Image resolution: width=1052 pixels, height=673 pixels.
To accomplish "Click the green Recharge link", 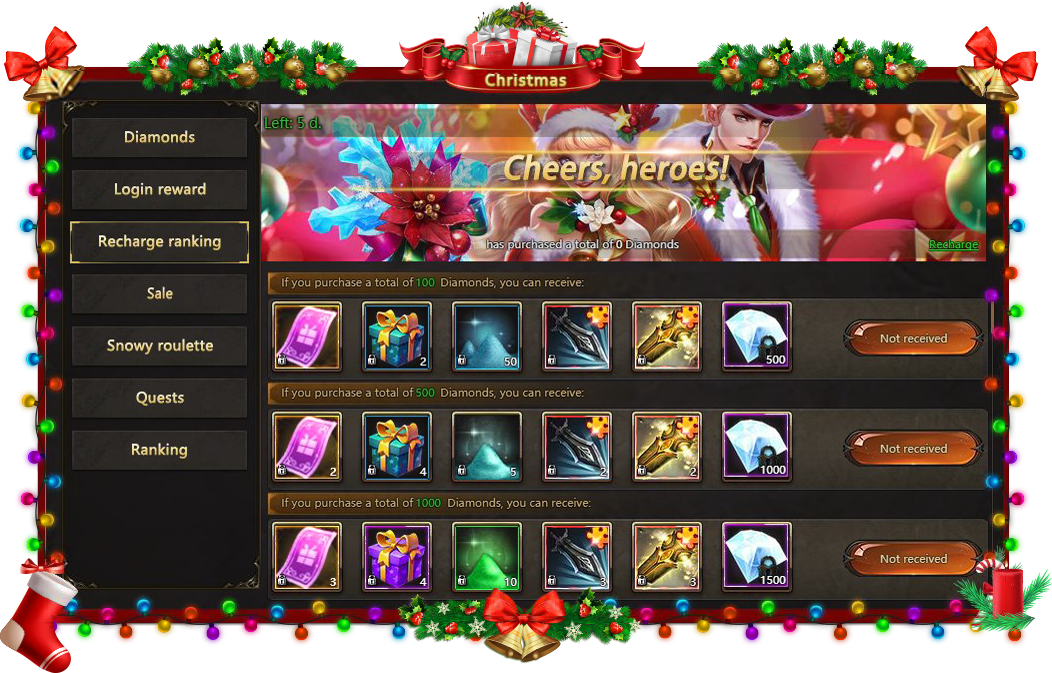I will point(953,244).
